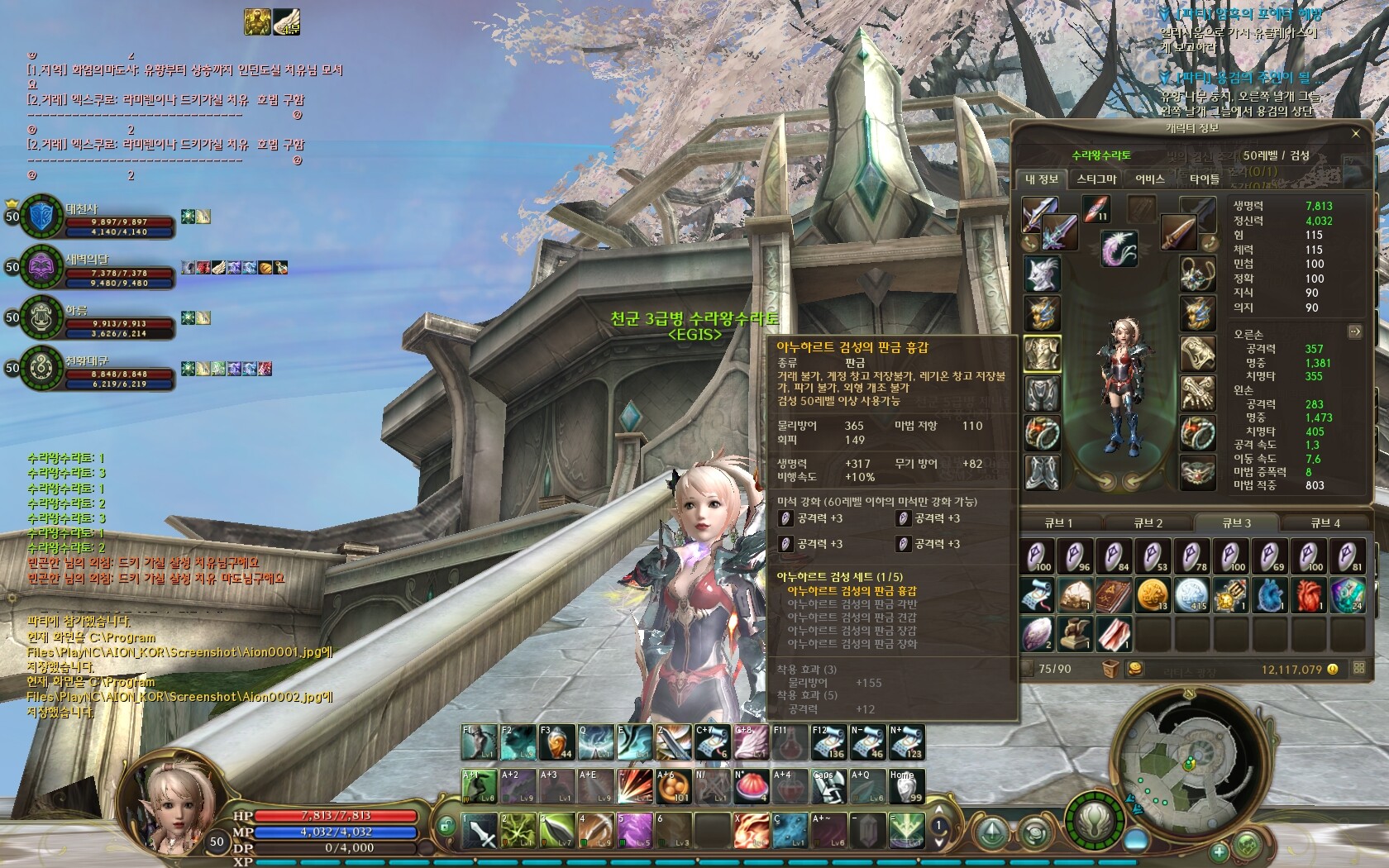Select the equipped necklace slot
The width and height of the screenshot is (1389, 868).
[1196, 273]
